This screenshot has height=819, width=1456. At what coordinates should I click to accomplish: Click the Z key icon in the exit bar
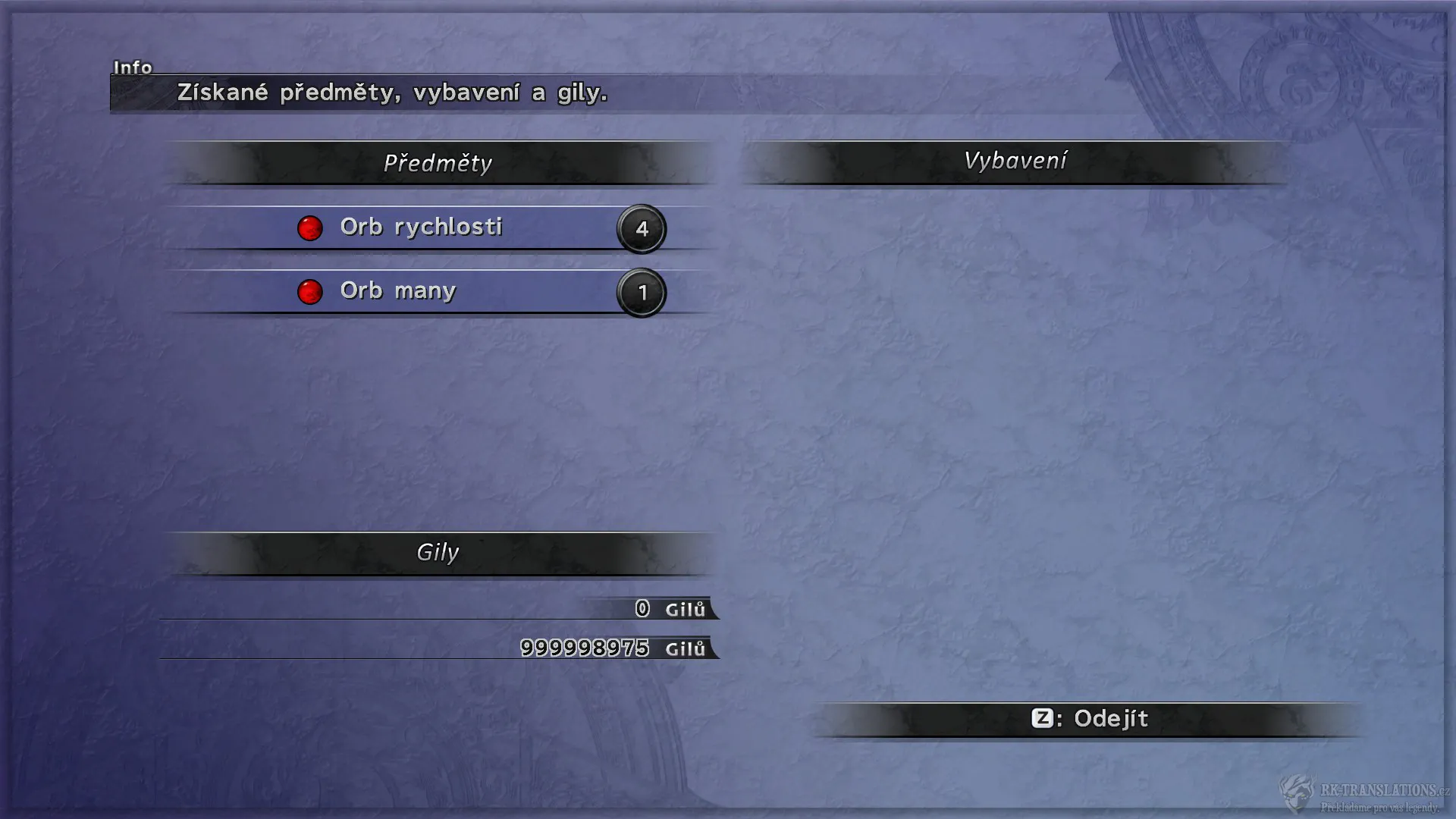pos(1044,719)
